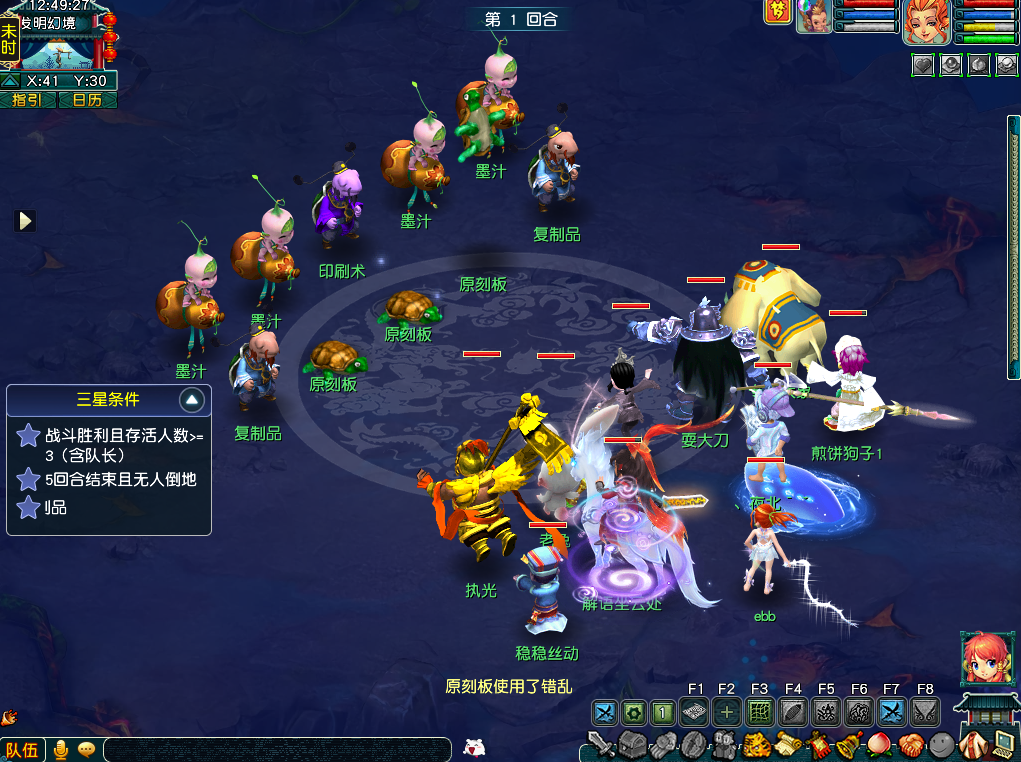Viewport: 1021px width, 762px height.
Task: Toggle the microphone voice icon
Action: pyautogui.click(x=61, y=749)
